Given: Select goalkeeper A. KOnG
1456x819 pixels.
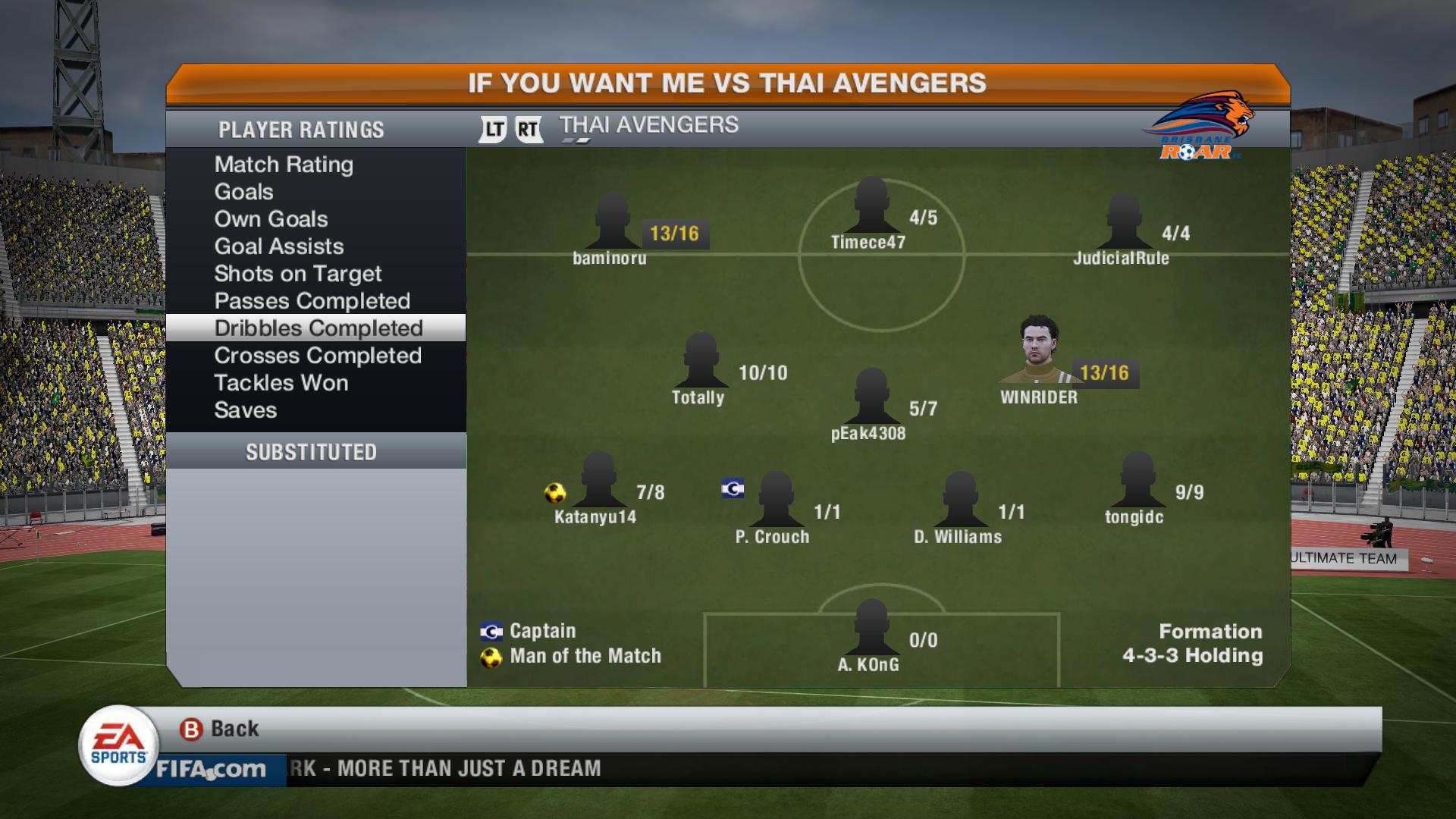Looking at the screenshot, I should 871,630.
